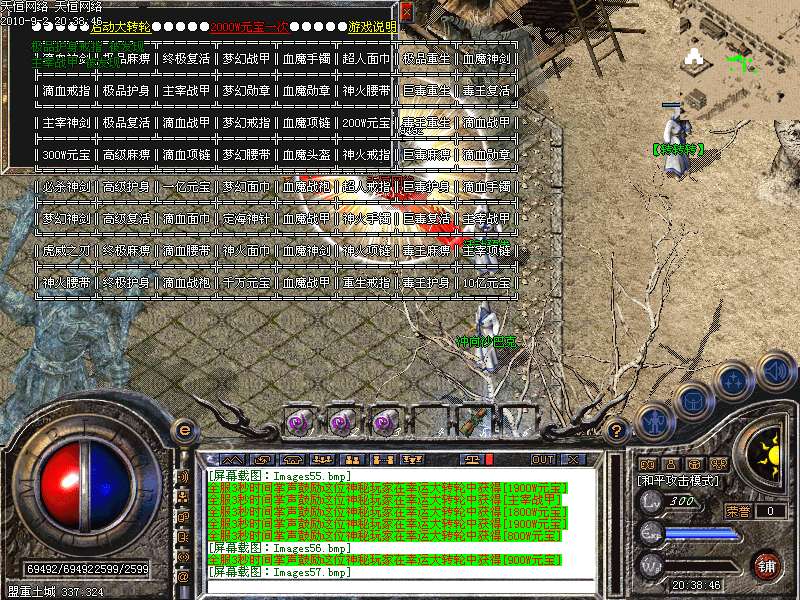Click the round 'e' button above chat
The width and height of the screenshot is (800, 600).
[184, 430]
